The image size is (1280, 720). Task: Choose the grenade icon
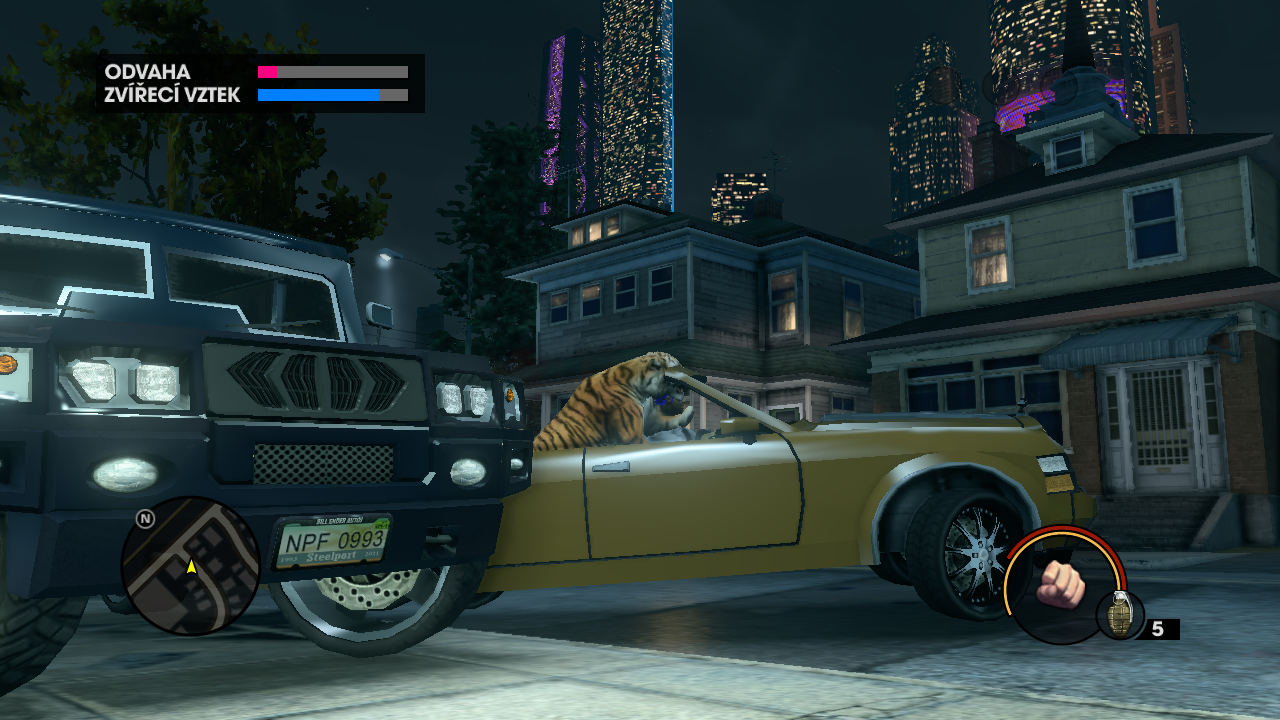pos(1119,613)
